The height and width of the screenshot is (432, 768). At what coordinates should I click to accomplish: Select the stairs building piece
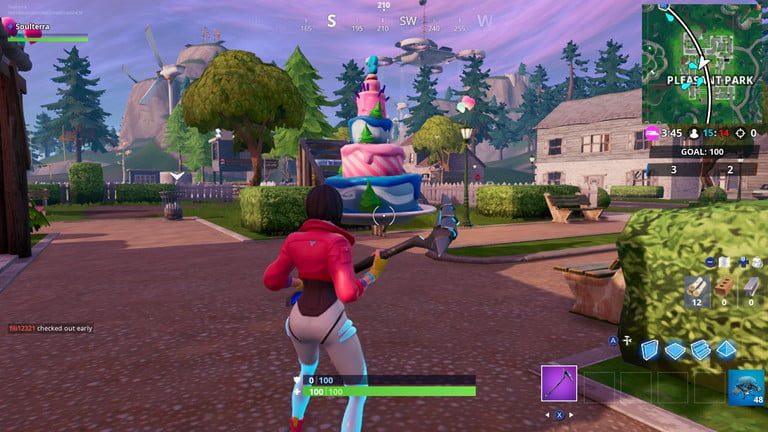(700, 349)
